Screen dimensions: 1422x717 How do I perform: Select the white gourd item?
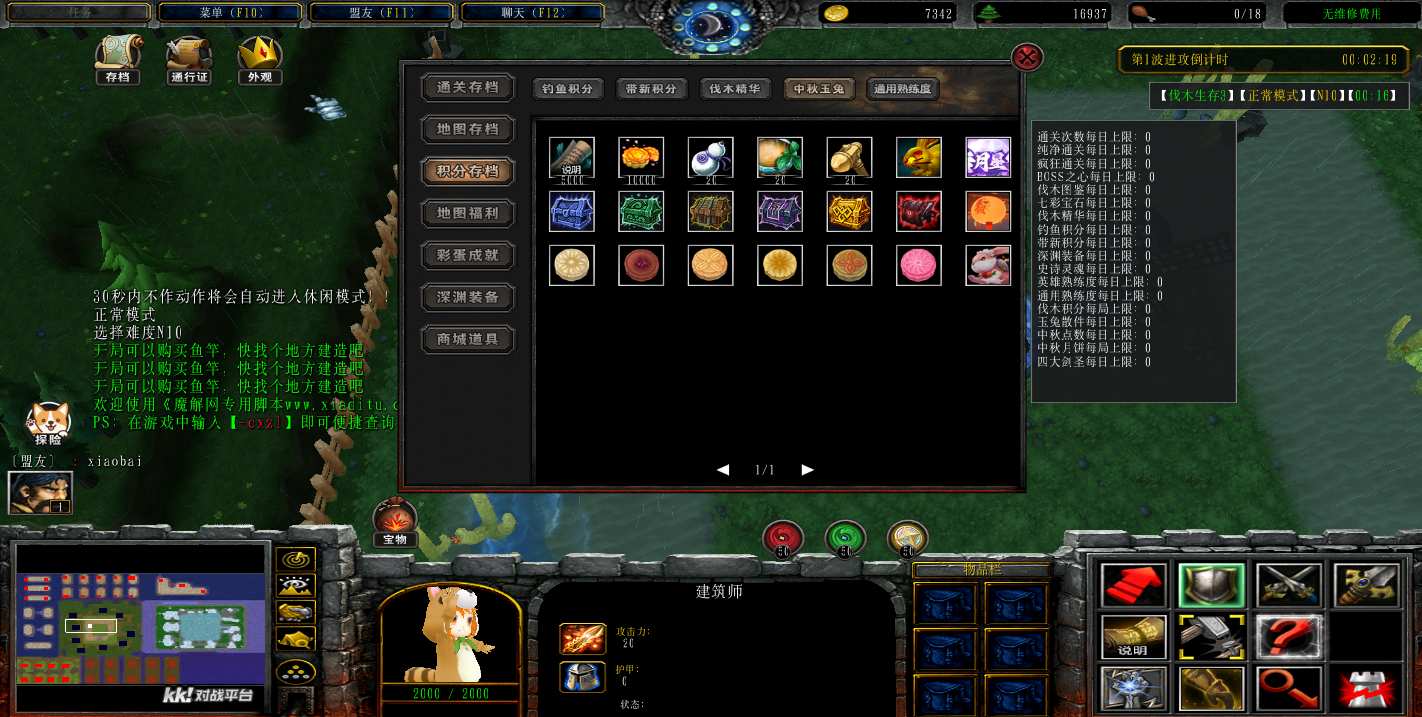pos(710,157)
